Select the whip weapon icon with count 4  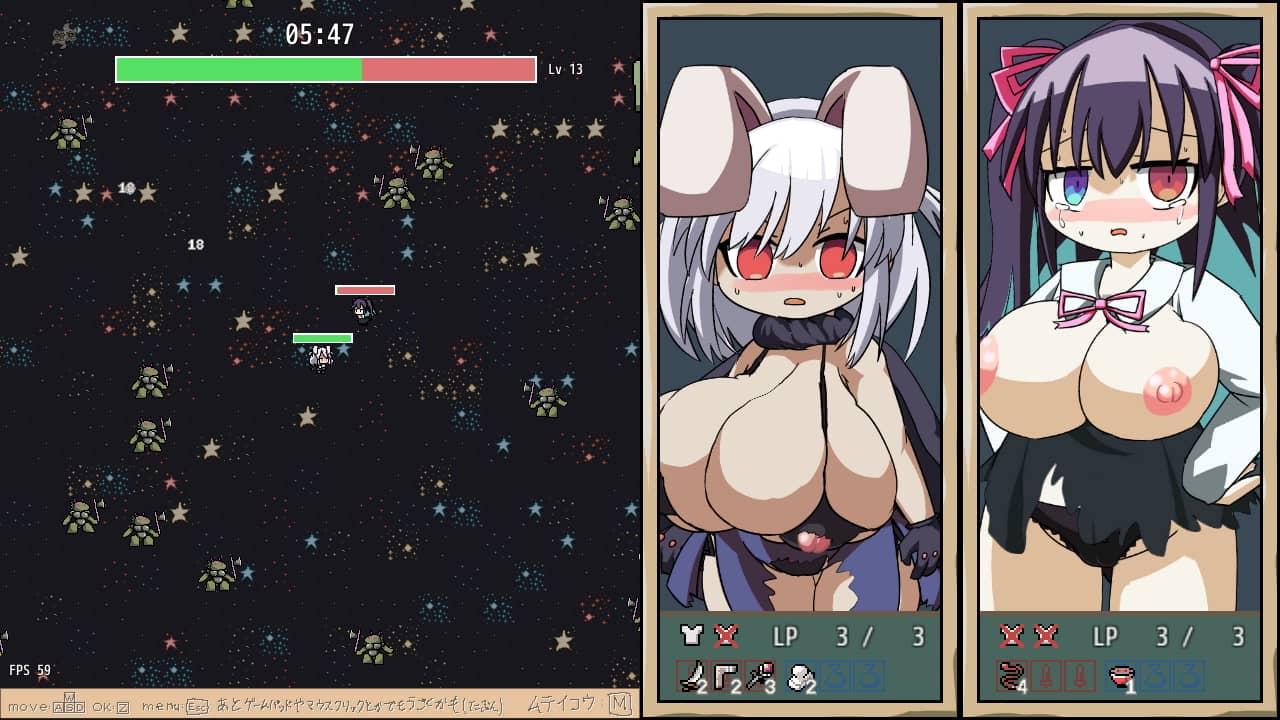pyautogui.click(x=1011, y=676)
